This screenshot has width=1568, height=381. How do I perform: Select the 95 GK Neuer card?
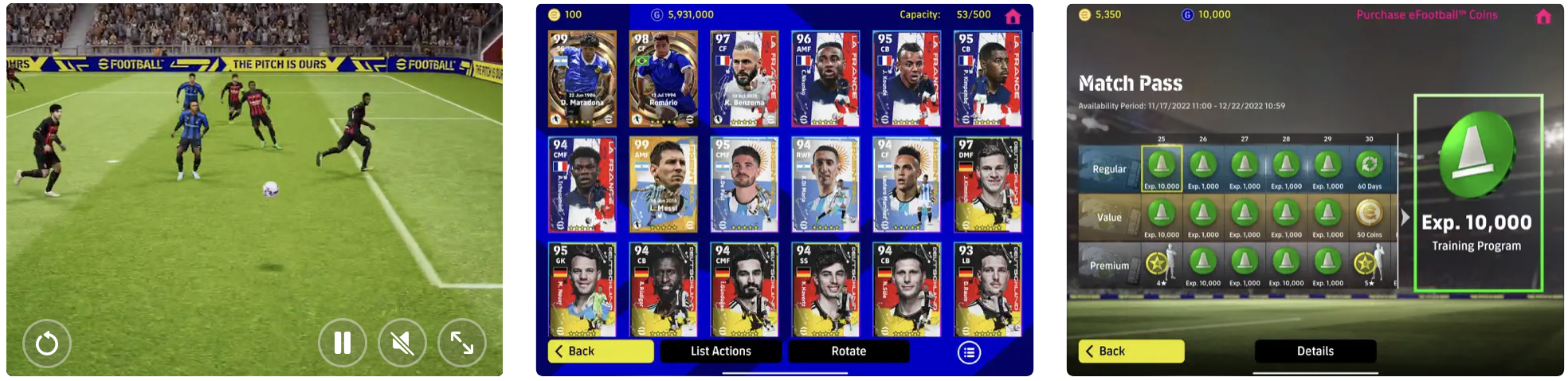(x=582, y=290)
